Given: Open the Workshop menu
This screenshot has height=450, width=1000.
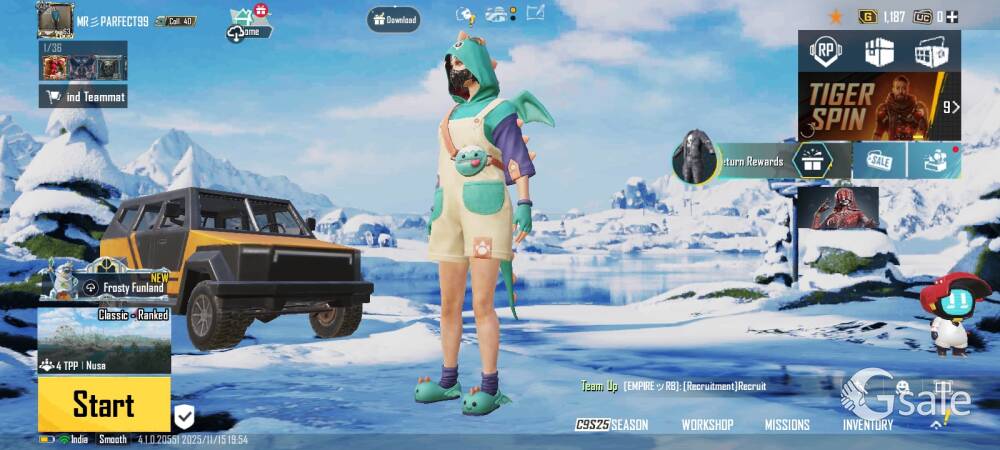Looking at the screenshot, I should point(707,425).
